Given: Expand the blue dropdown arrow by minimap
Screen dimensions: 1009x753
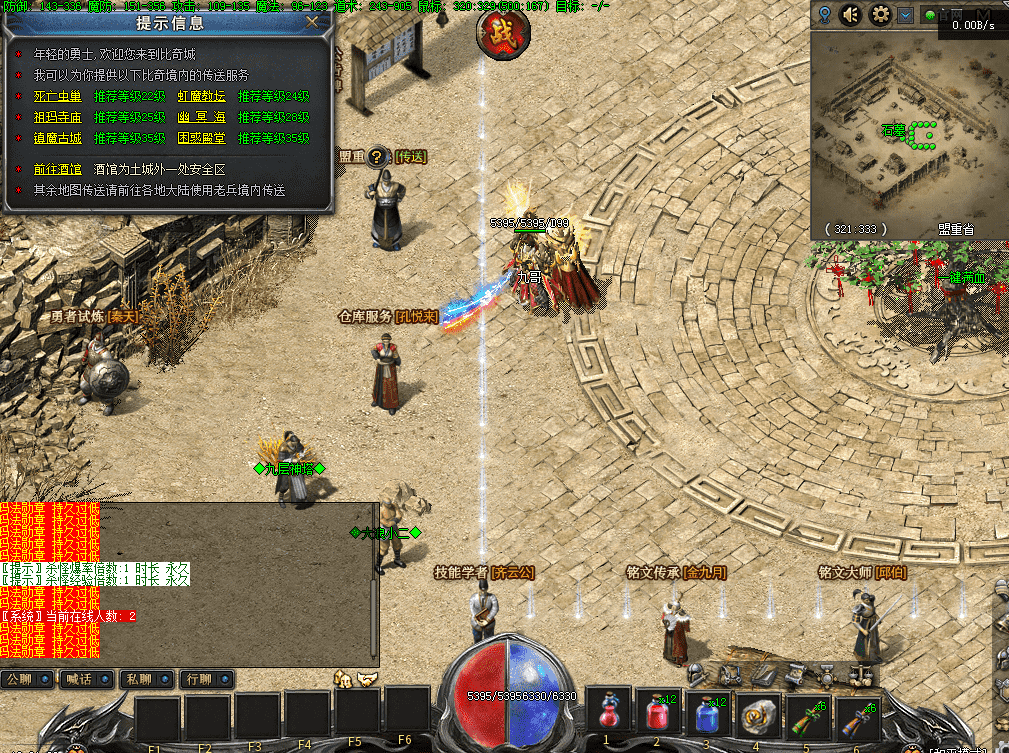Looking at the screenshot, I should tap(905, 15).
